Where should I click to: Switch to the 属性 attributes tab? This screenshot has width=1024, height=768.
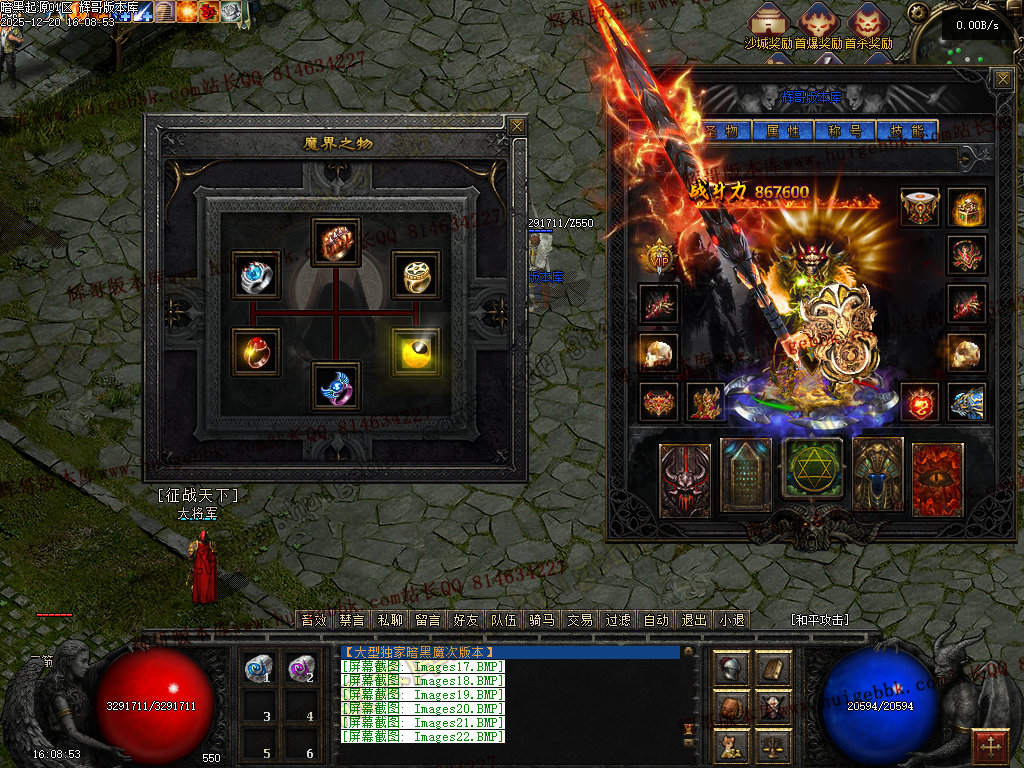(783, 131)
